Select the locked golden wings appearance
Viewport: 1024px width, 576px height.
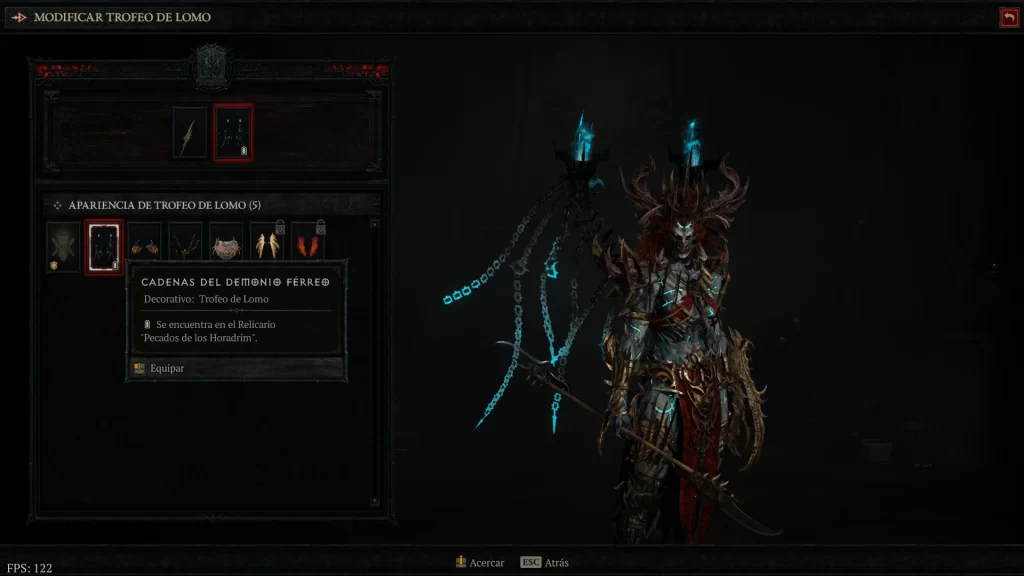266,246
